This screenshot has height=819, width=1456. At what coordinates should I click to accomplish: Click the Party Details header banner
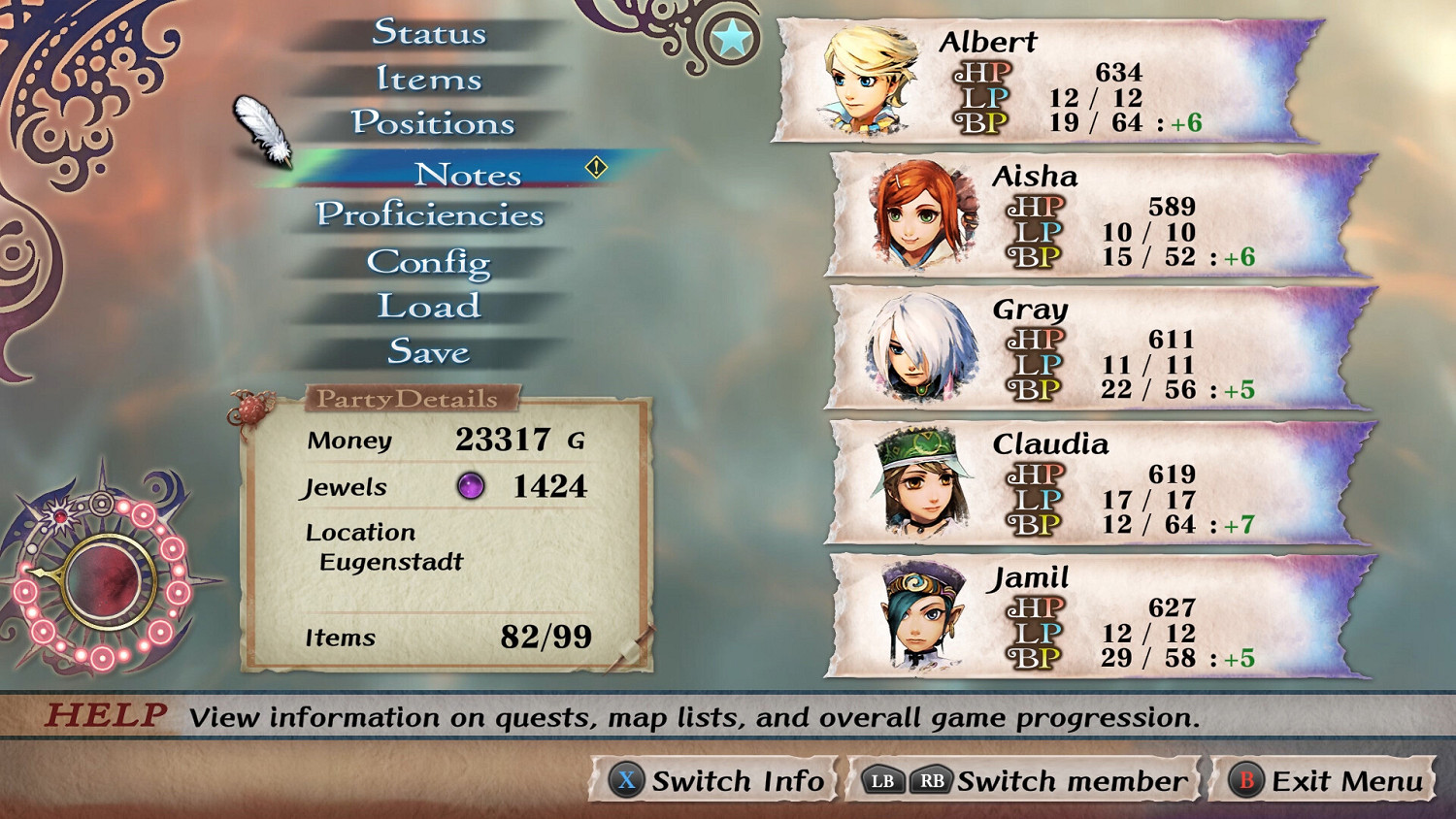407,398
